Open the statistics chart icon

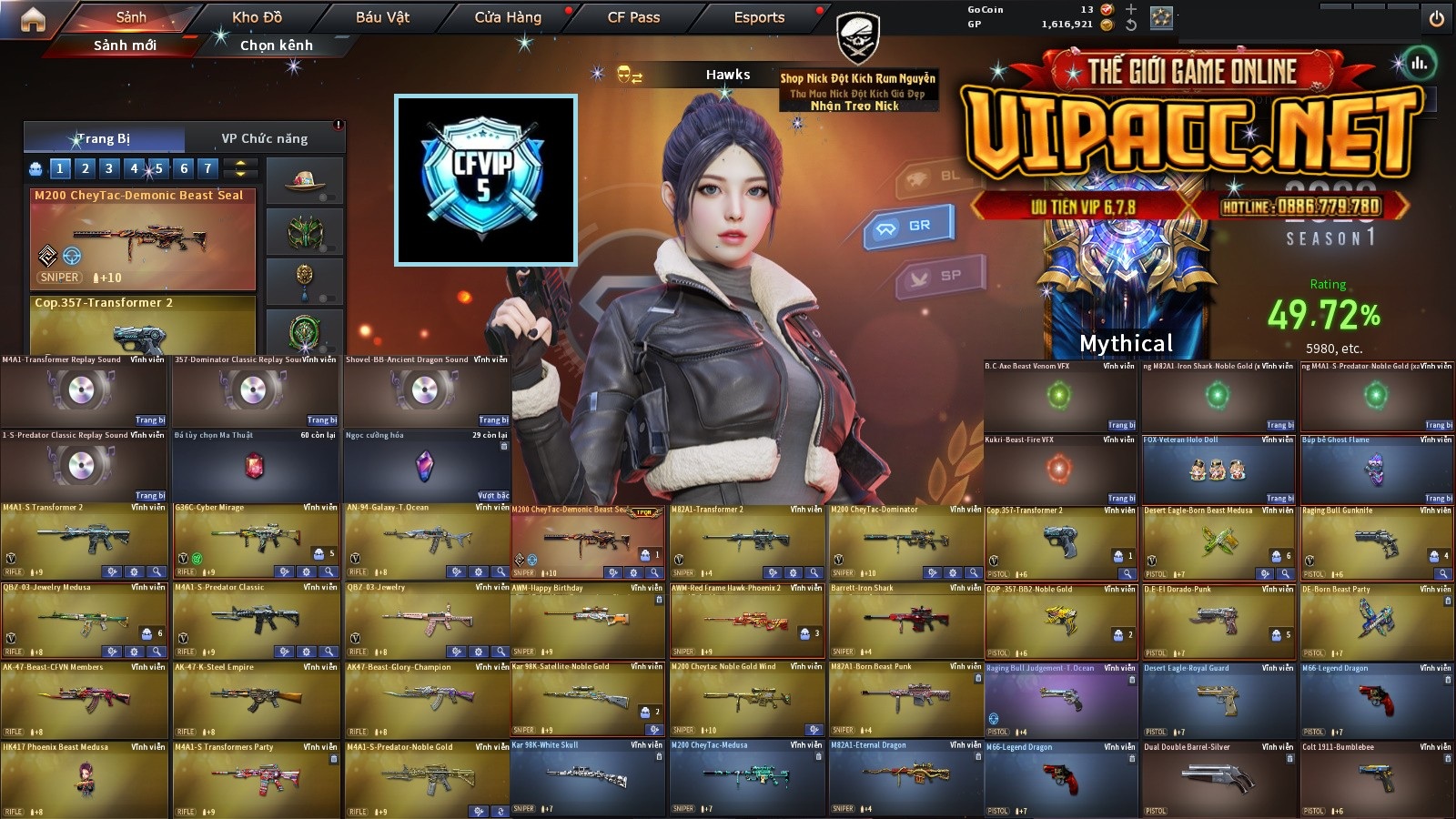point(1419,64)
